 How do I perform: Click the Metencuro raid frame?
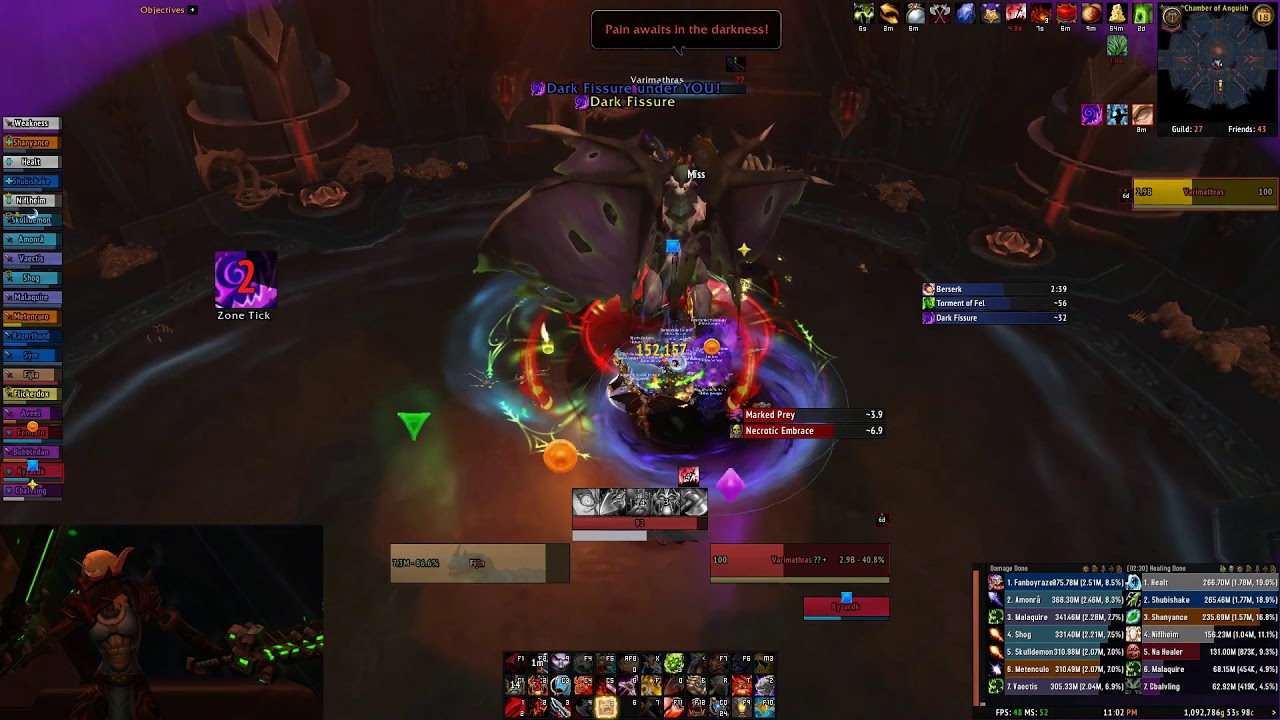[31, 317]
